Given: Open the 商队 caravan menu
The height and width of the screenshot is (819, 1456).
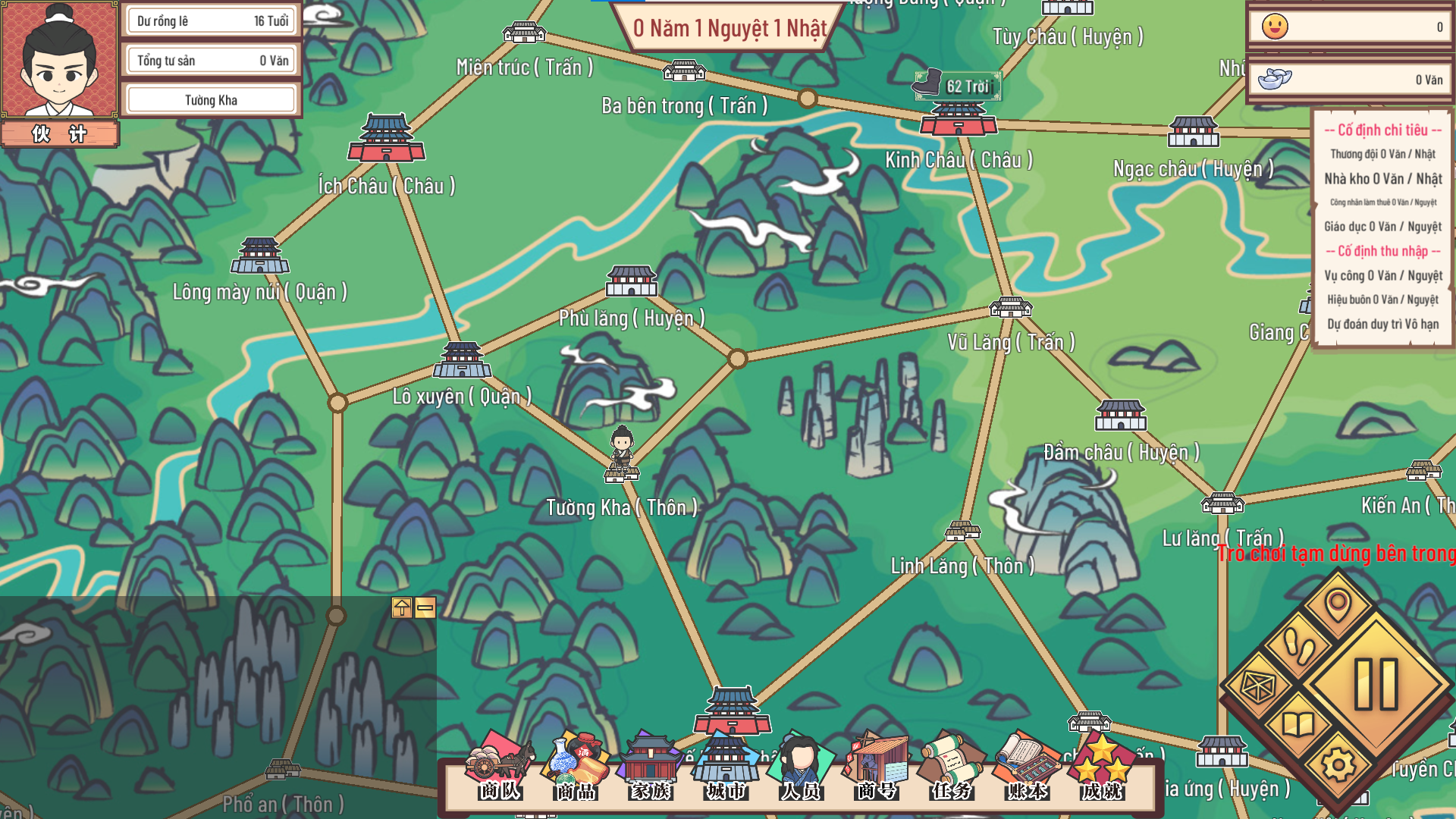Looking at the screenshot, I should (500, 767).
